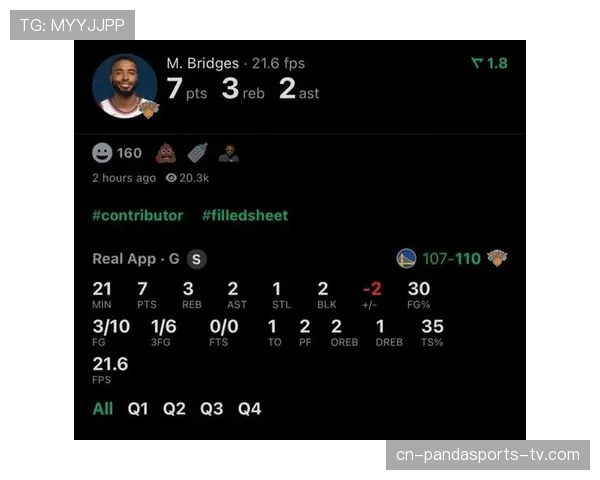600x480 pixels.
Task: Click the S badge beside Real App
Action: tap(197, 259)
